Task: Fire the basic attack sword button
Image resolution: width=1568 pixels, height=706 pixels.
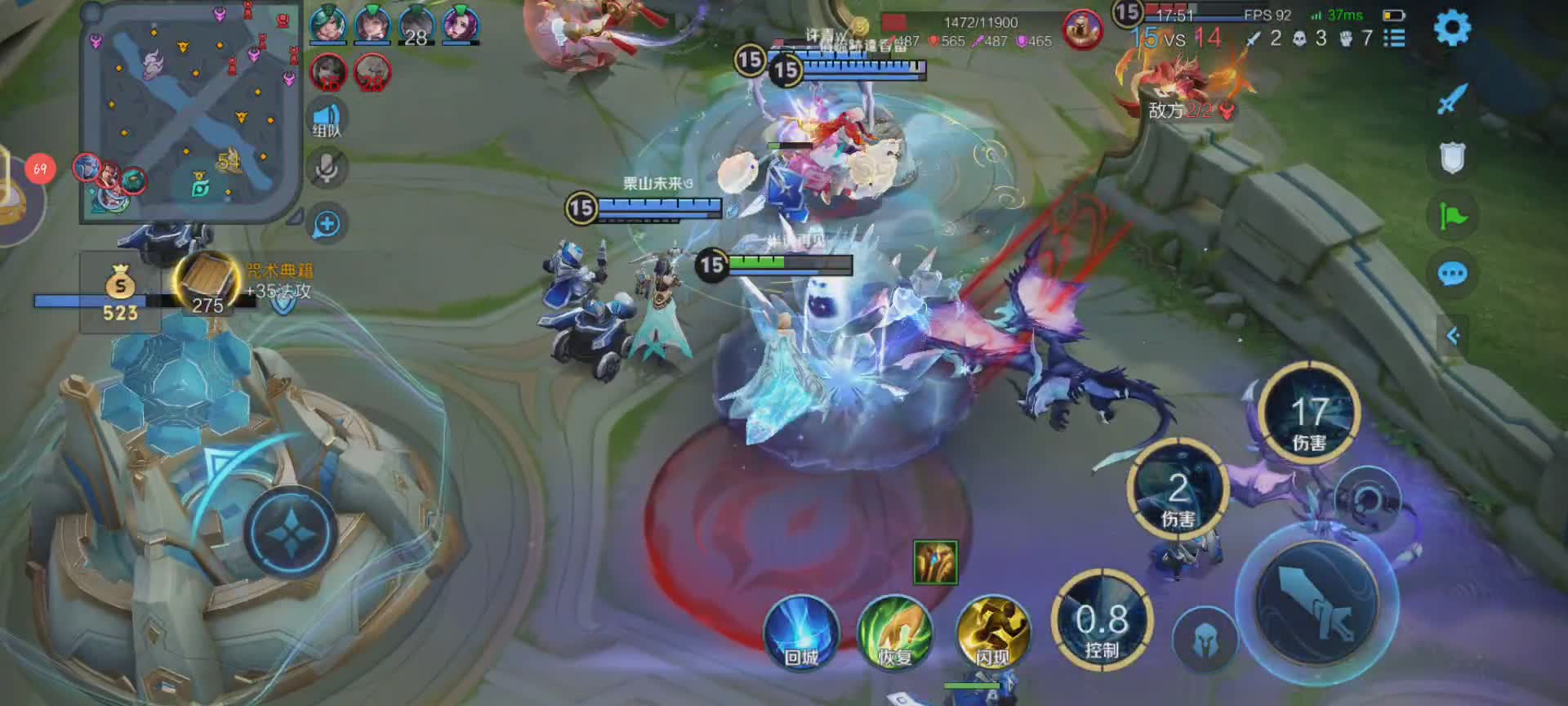Action: [x=1315, y=605]
